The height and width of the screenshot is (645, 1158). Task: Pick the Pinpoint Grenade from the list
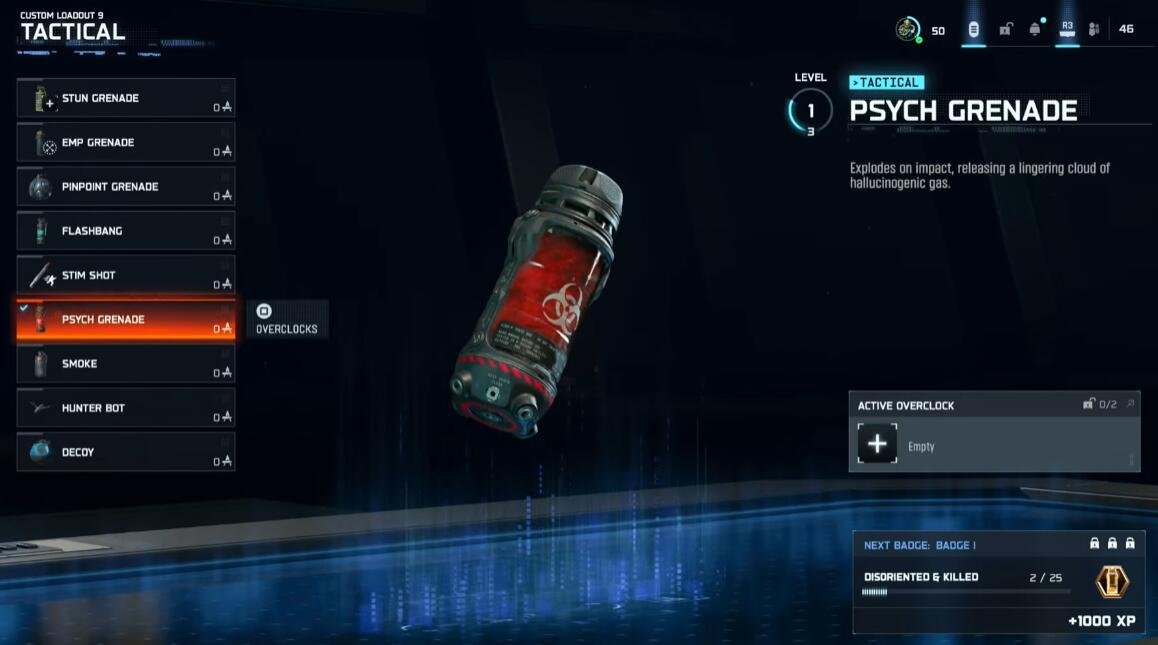click(126, 187)
